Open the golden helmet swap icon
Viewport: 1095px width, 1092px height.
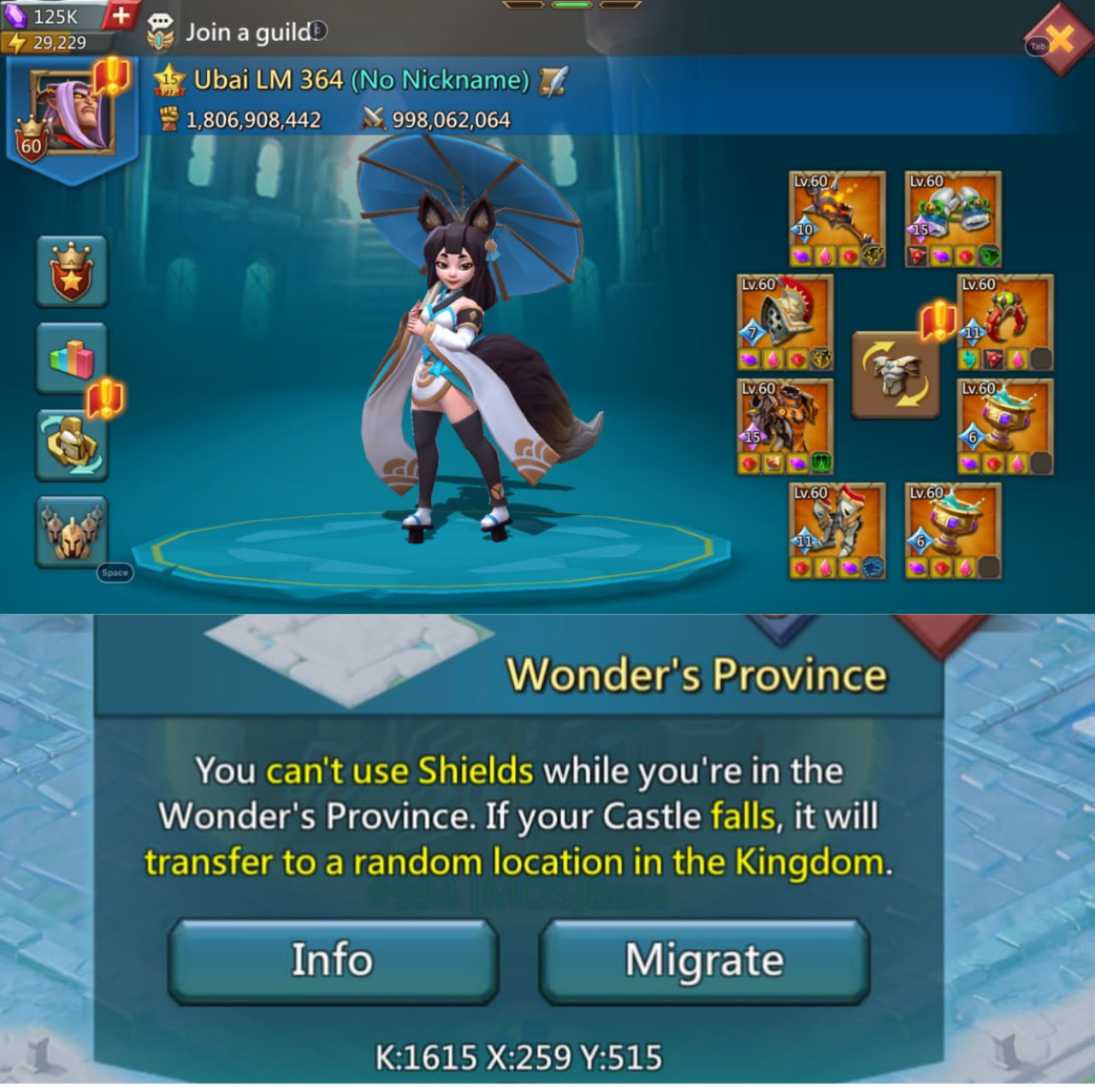click(72, 445)
